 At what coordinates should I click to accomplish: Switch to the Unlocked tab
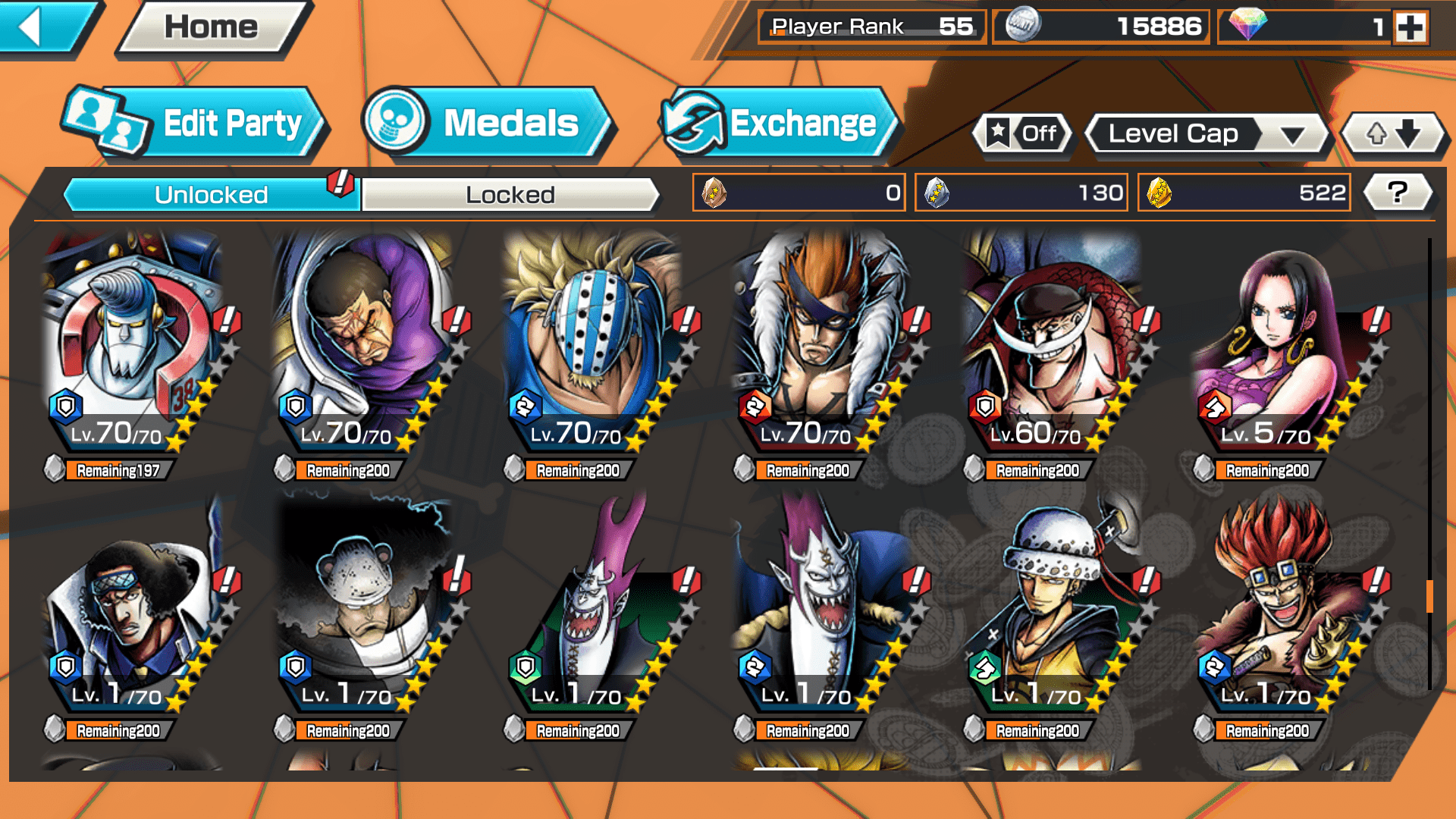pos(211,195)
